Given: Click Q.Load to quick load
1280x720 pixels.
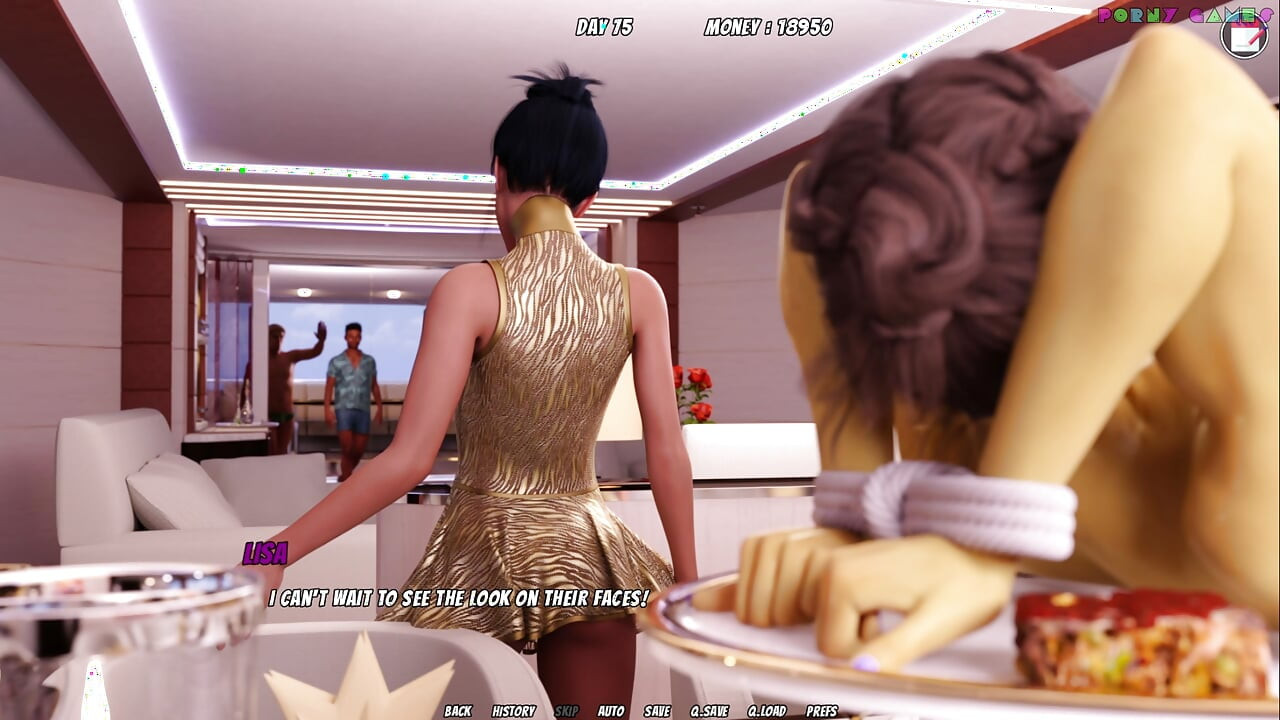Looking at the screenshot, I should (x=767, y=711).
